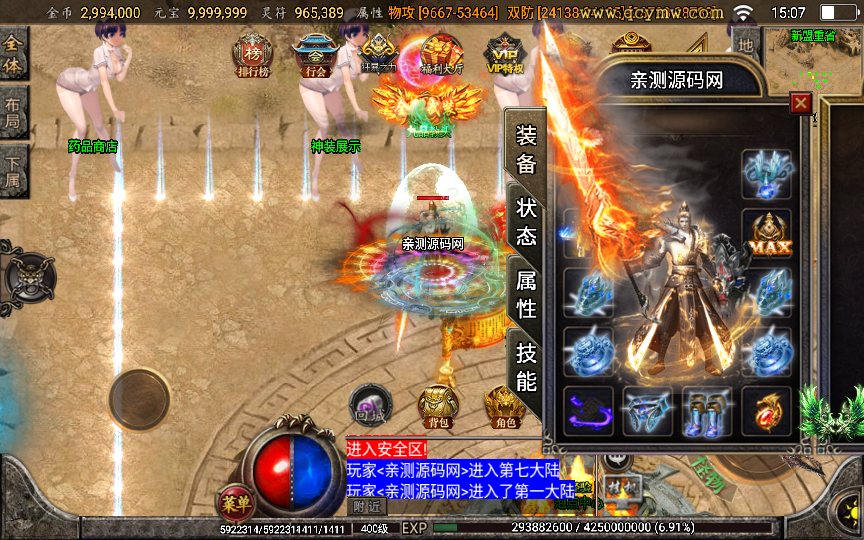Image resolution: width=864 pixels, height=540 pixels.
Task: Select the MAX medal equipment slot
Action: coord(766,233)
